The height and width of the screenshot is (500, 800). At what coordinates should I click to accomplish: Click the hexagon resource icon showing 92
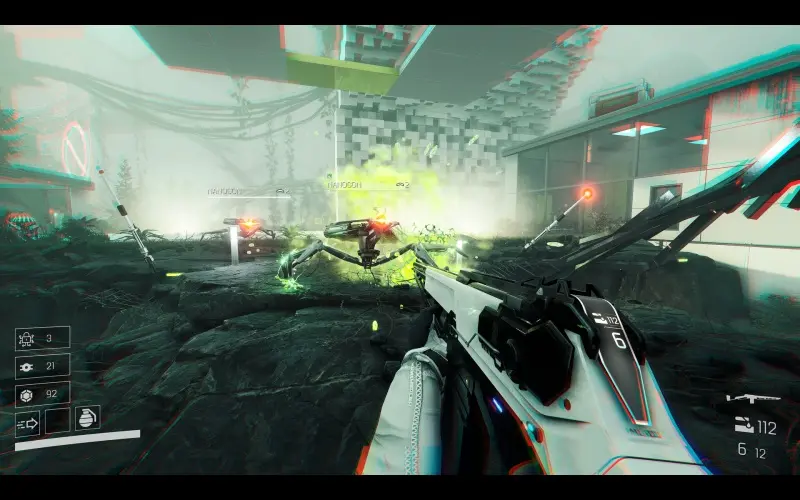pyautogui.click(x=26, y=394)
